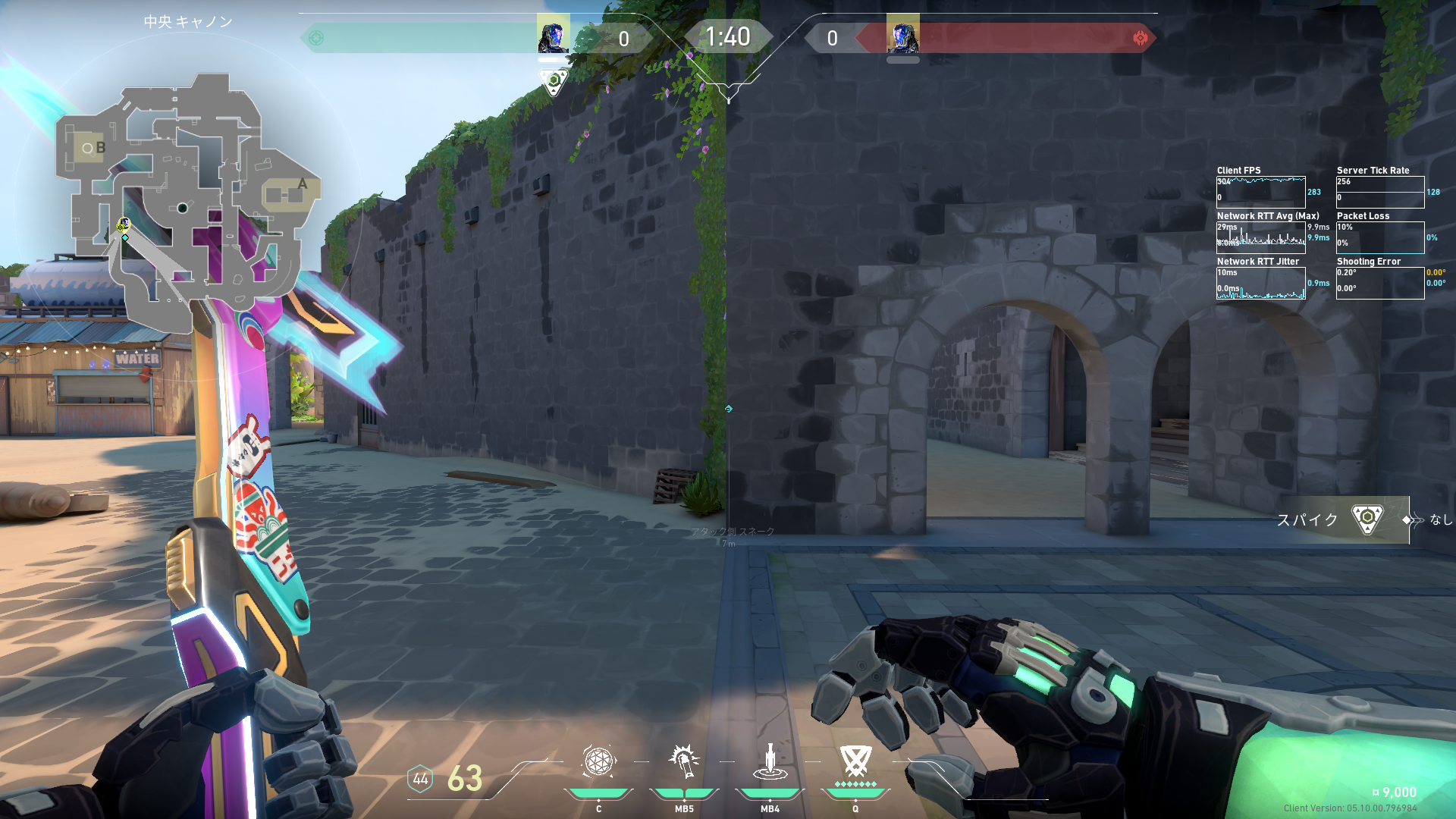The height and width of the screenshot is (819, 1456).
Task: Trigger the NULL/cmd ultimate icon
Action: pos(855,761)
